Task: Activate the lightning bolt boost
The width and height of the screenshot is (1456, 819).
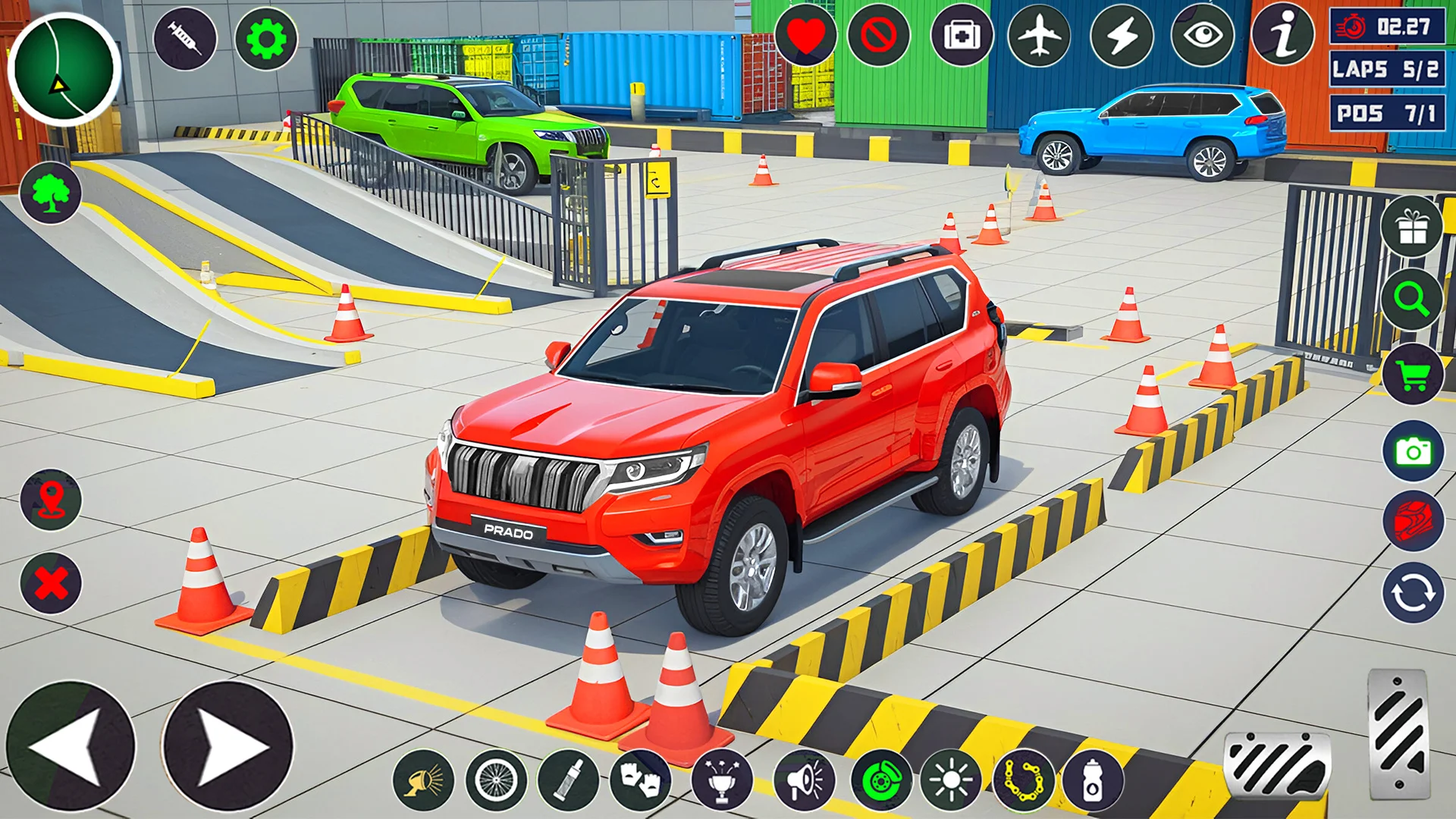Action: pyautogui.click(x=1122, y=36)
